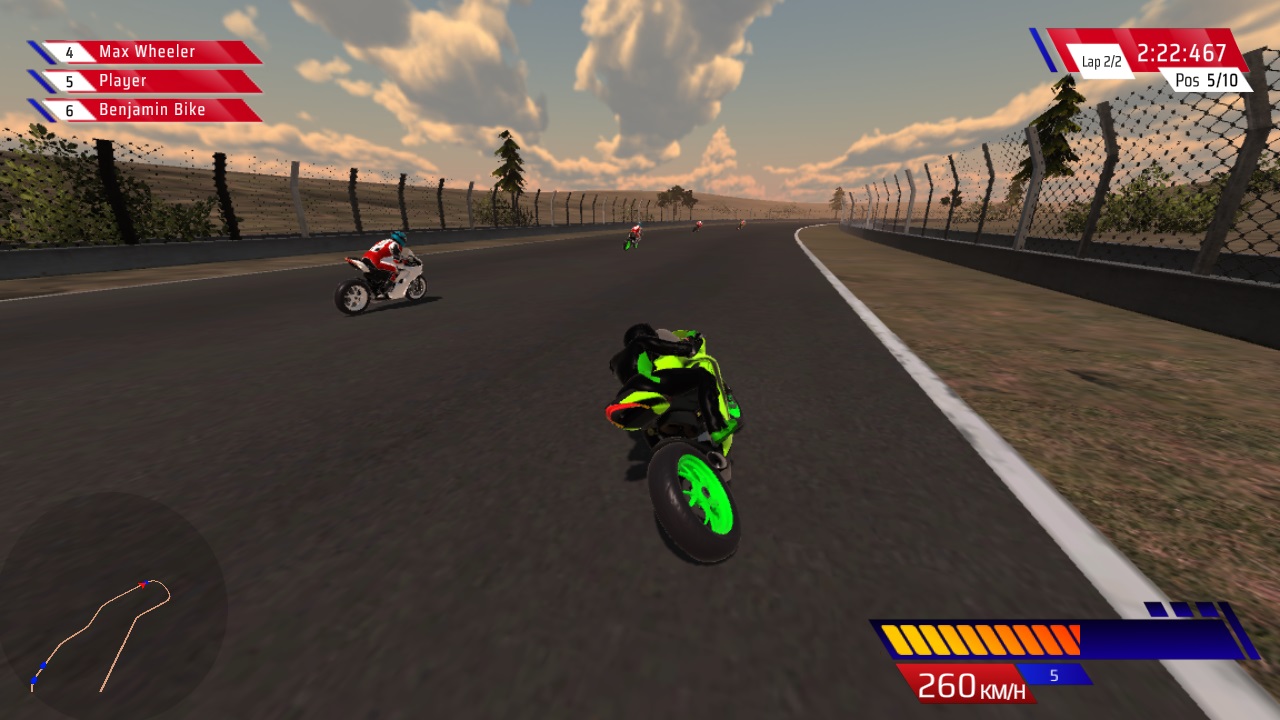1280x720 pixels.
Task: Click the race timer showing 2:22:467
Action: coord(1184,51)
